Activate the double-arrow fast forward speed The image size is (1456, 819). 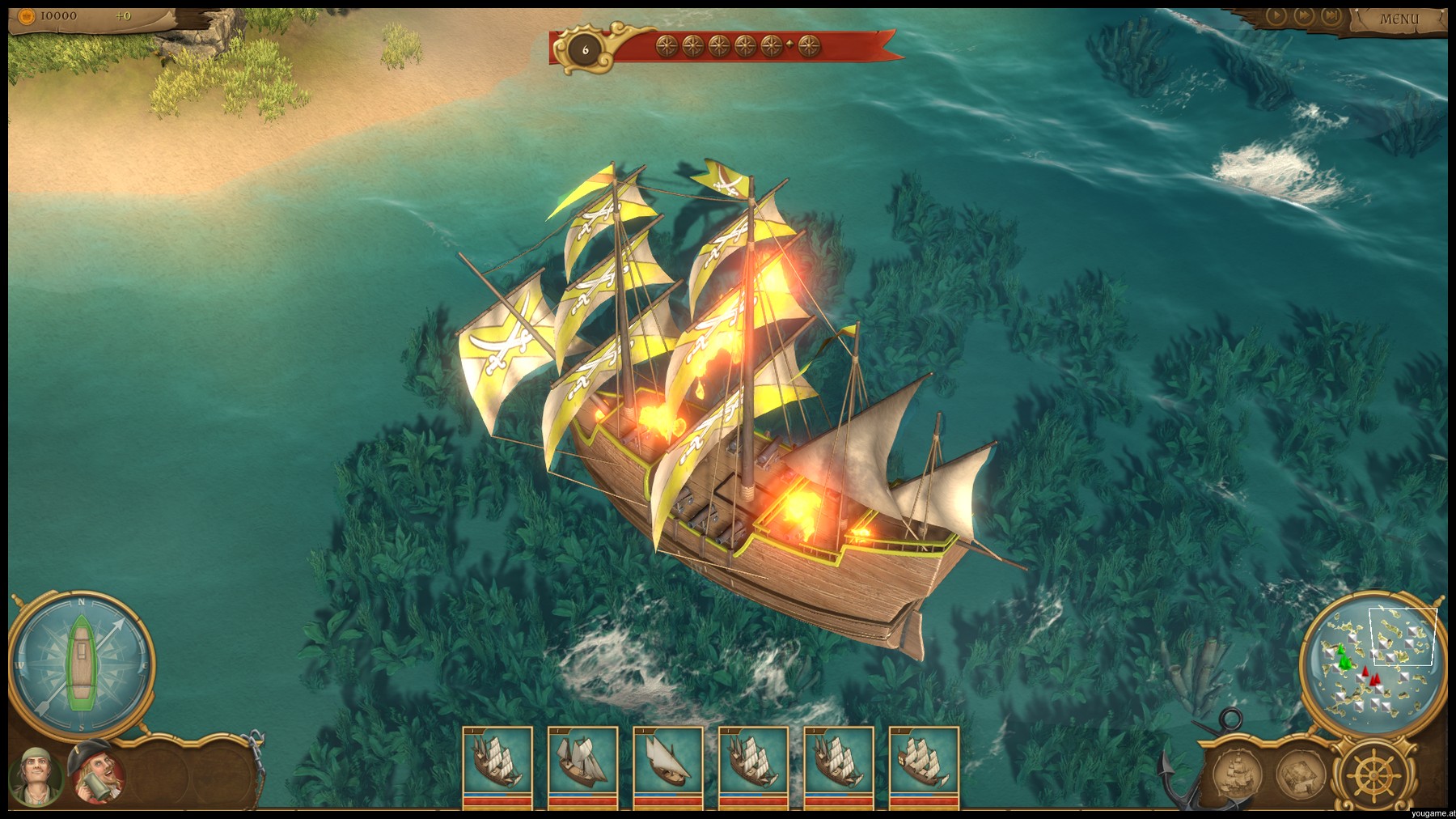[x=1302, y=15]
